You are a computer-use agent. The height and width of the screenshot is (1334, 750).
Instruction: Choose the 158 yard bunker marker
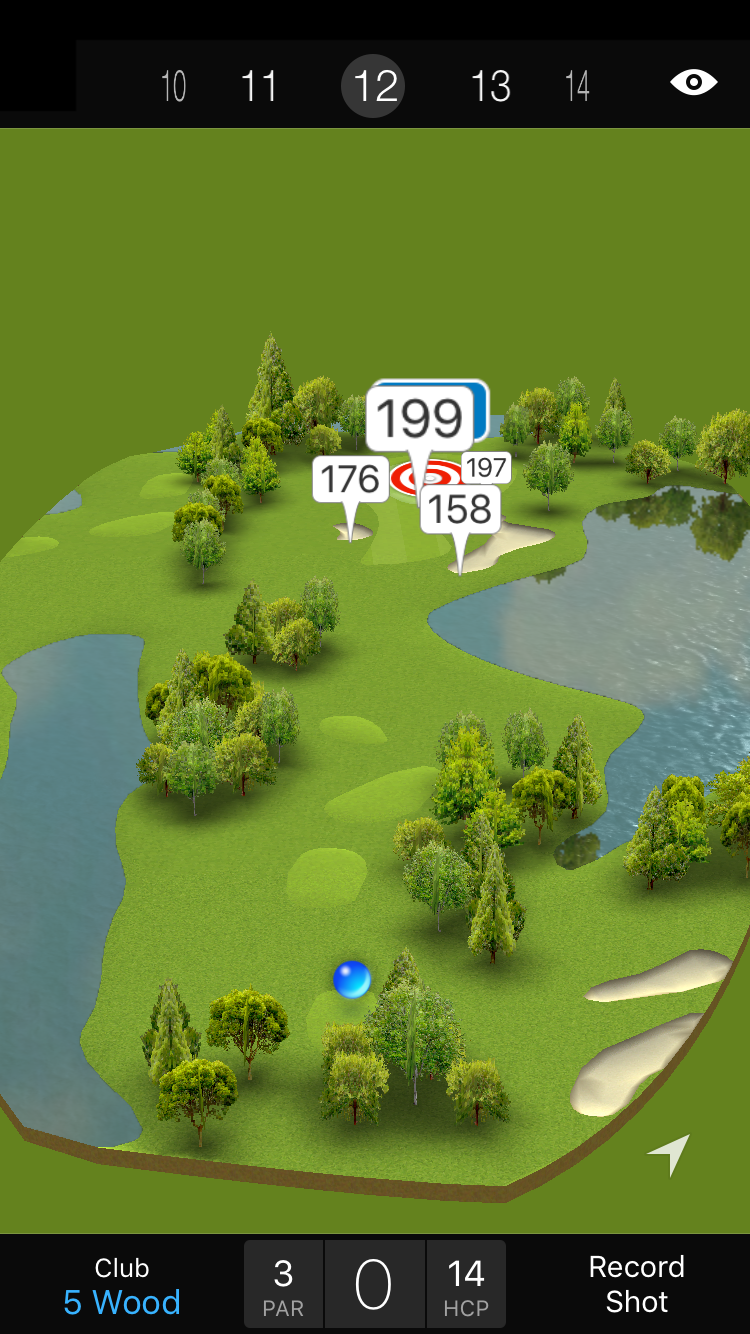coord(460,510)
